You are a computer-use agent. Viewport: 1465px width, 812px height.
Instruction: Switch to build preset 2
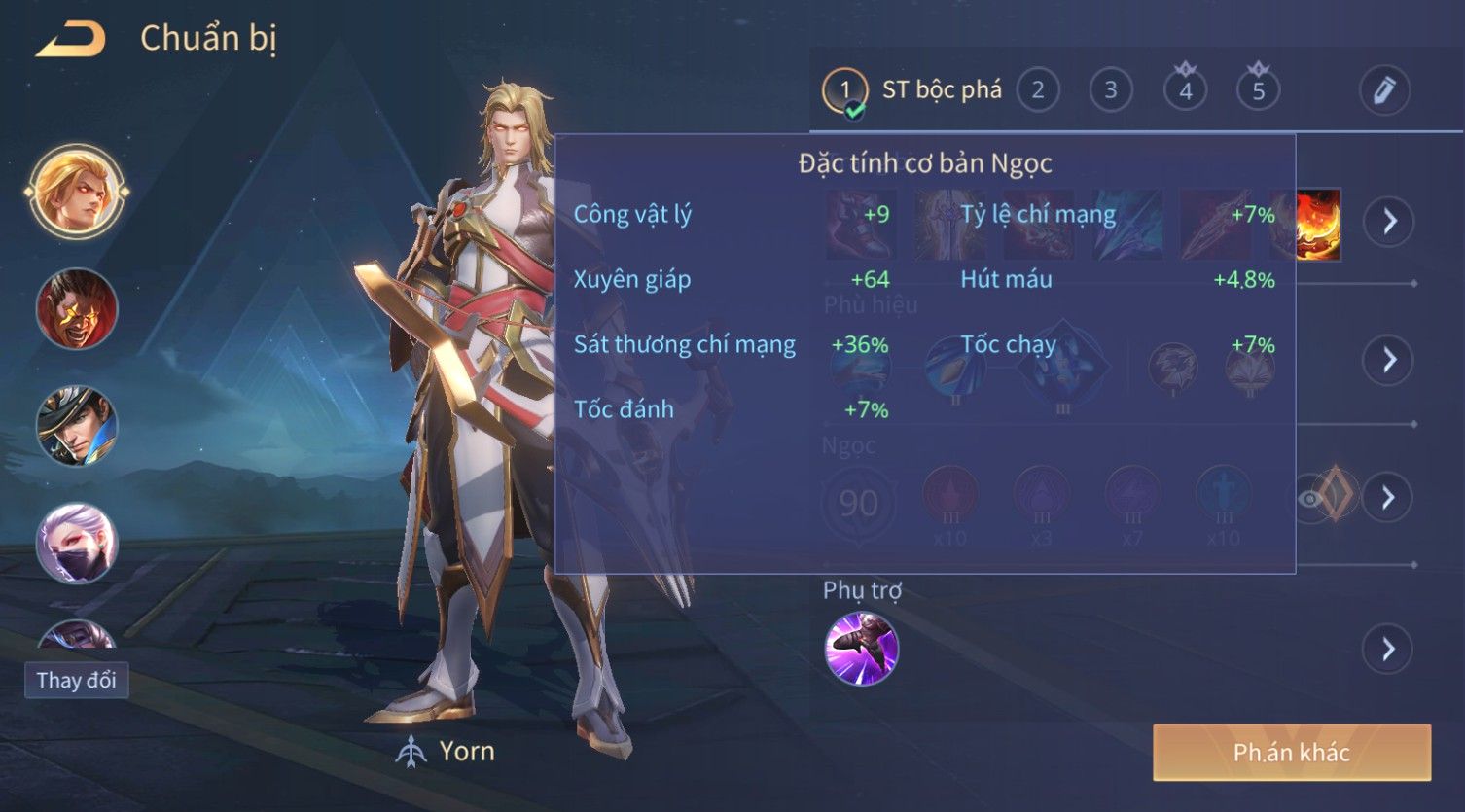pyautogui.click(x=1038, y=91)
